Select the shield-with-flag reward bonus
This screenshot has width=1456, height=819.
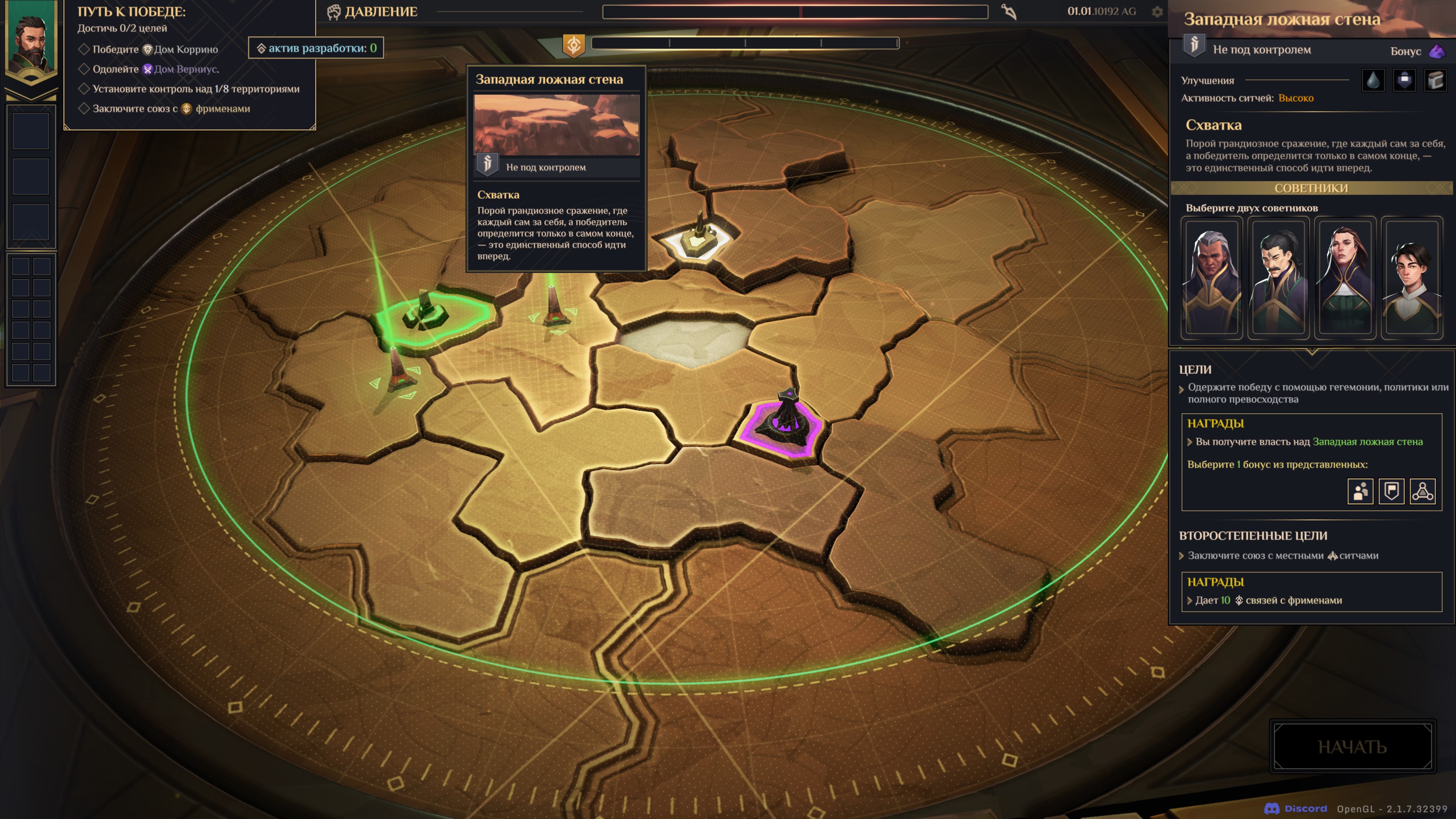[1391, 491]
